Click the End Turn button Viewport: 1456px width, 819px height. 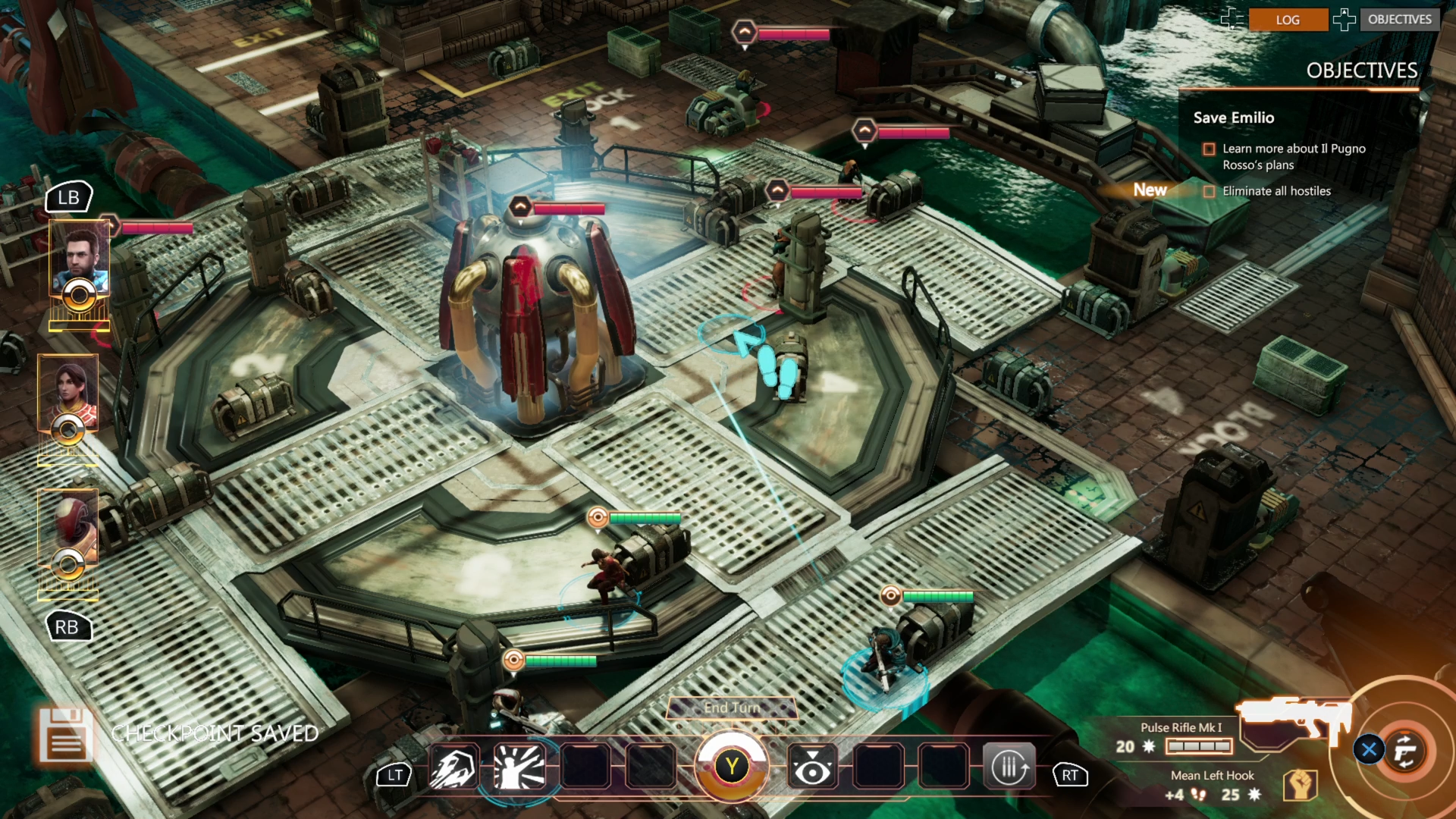732,708
